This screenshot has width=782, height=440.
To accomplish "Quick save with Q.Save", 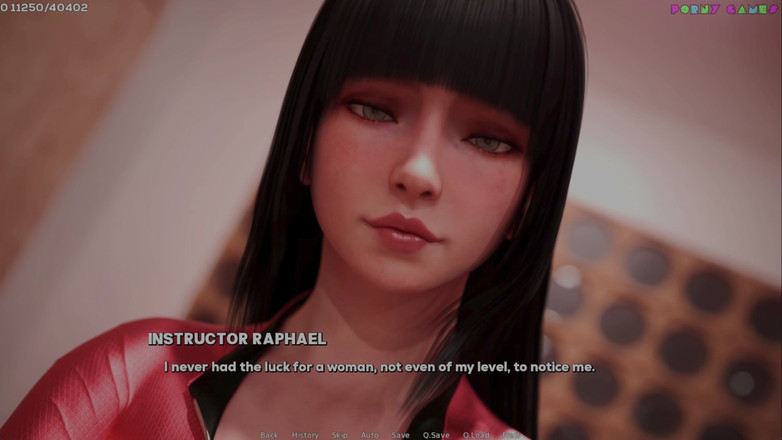I will pyautogui.click(x=436, y=435).
